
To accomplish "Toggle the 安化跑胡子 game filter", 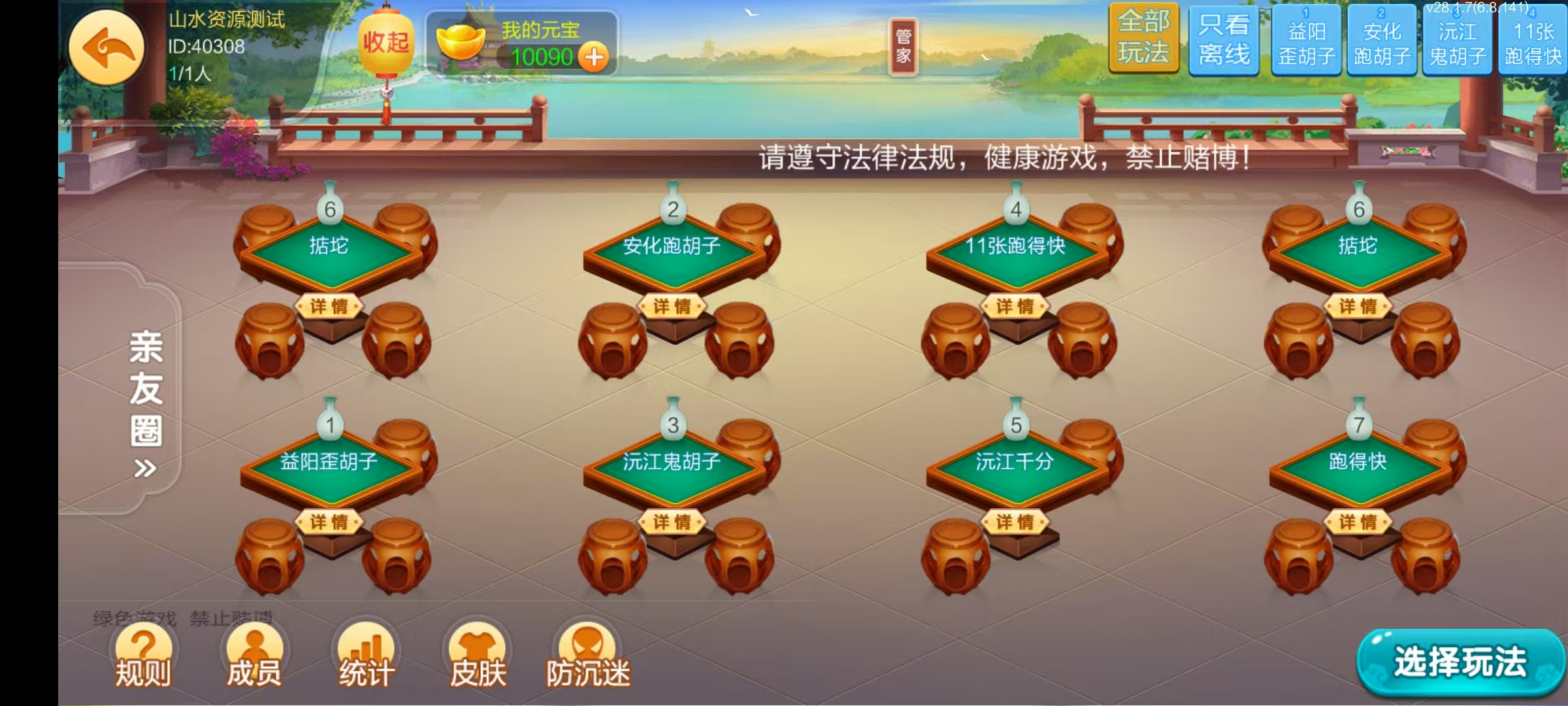I will (1380, 41).
